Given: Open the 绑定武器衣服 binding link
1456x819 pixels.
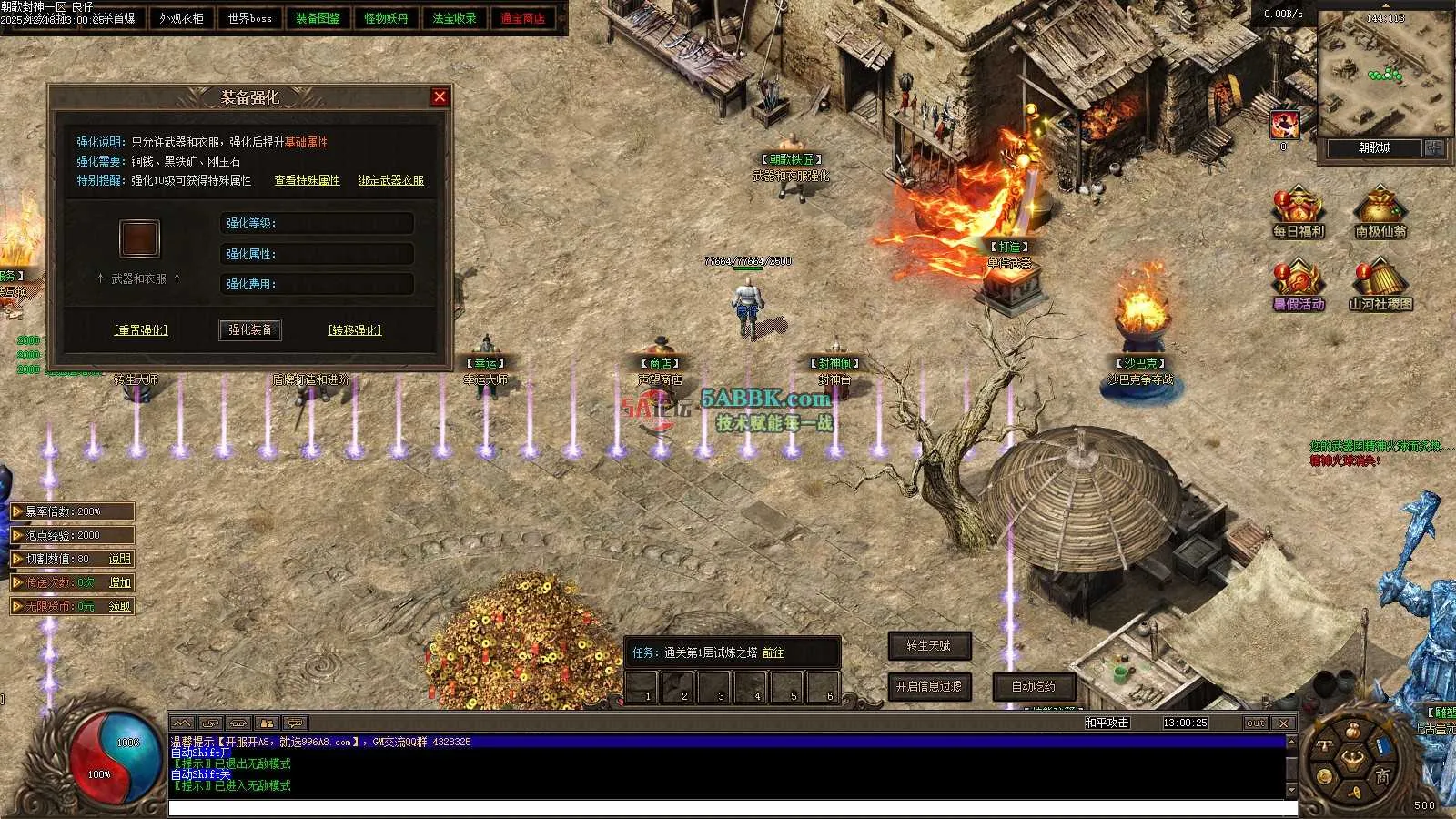Looking at the screenshot, I should click(390, 180).
